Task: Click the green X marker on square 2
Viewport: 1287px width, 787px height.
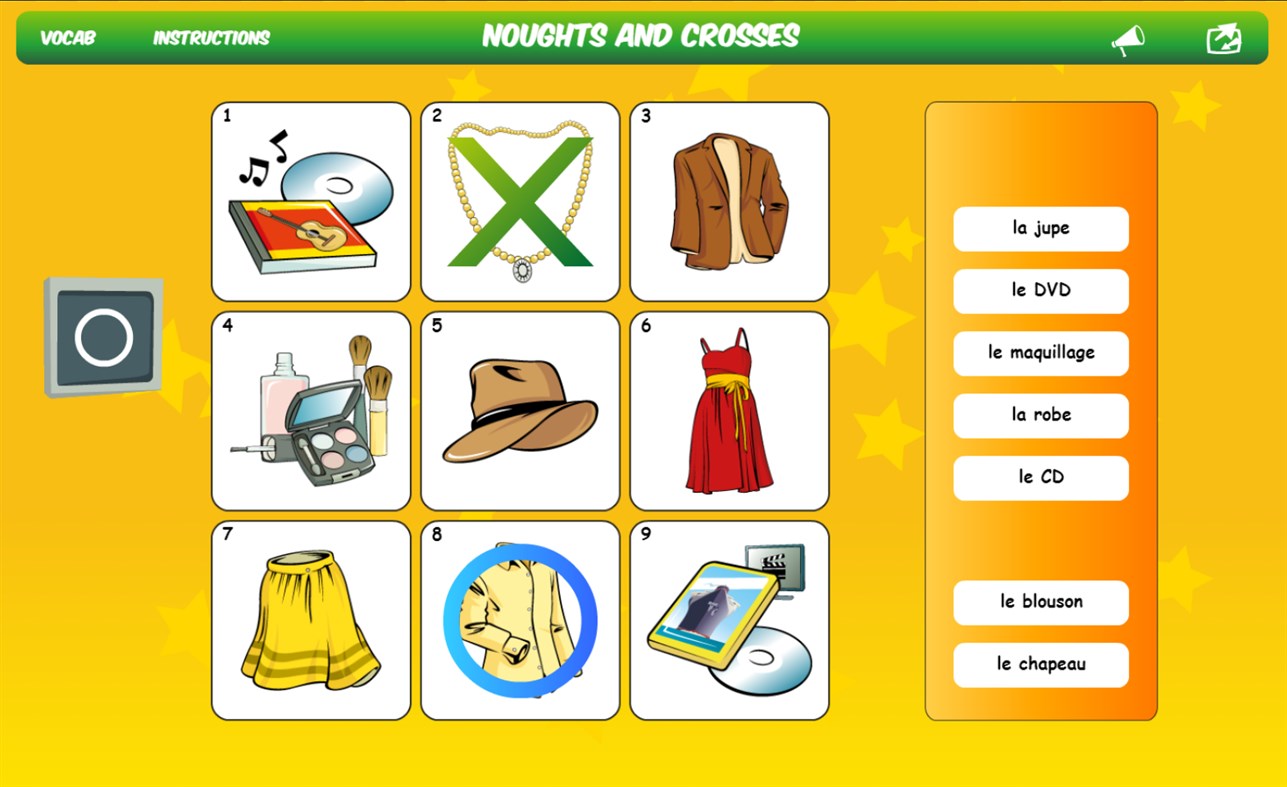Action: click(x=519, y=200)
